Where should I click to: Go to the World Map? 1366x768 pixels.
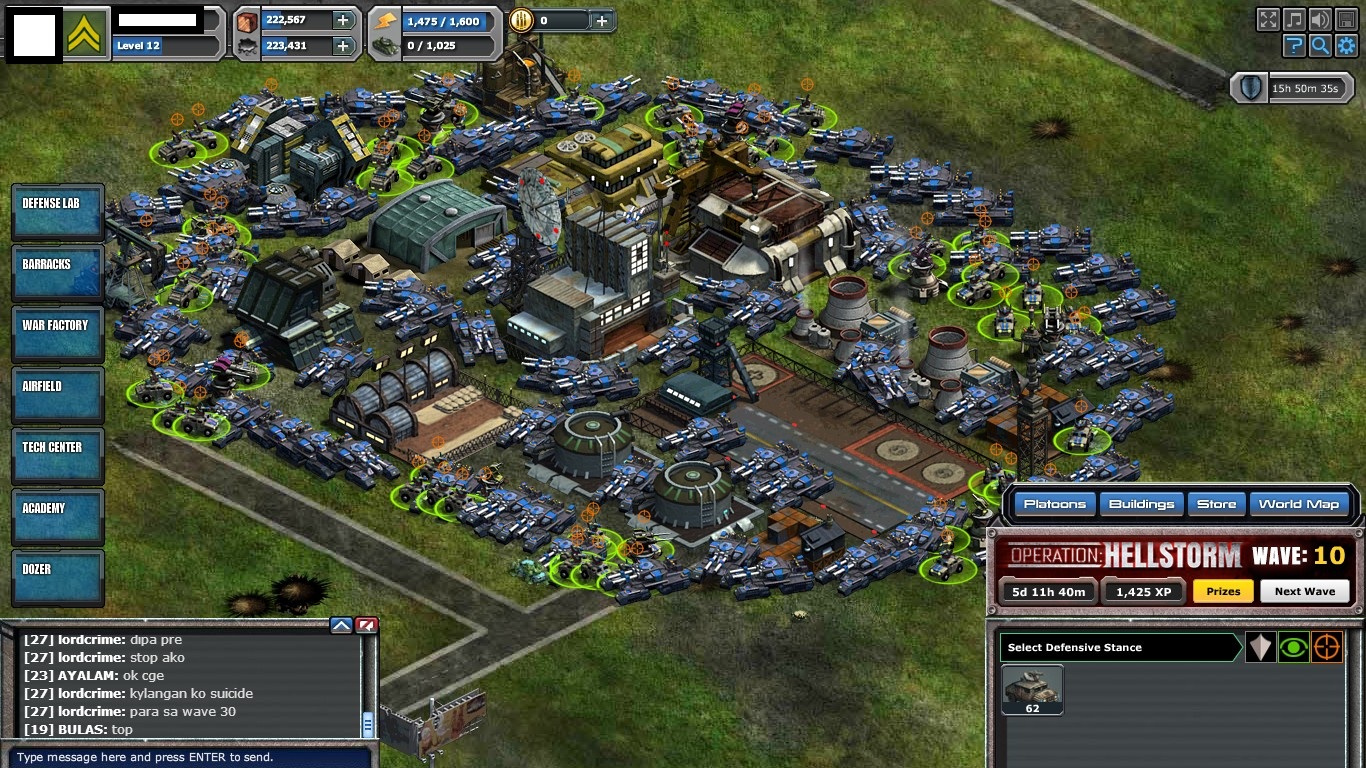pos(1298,504)
